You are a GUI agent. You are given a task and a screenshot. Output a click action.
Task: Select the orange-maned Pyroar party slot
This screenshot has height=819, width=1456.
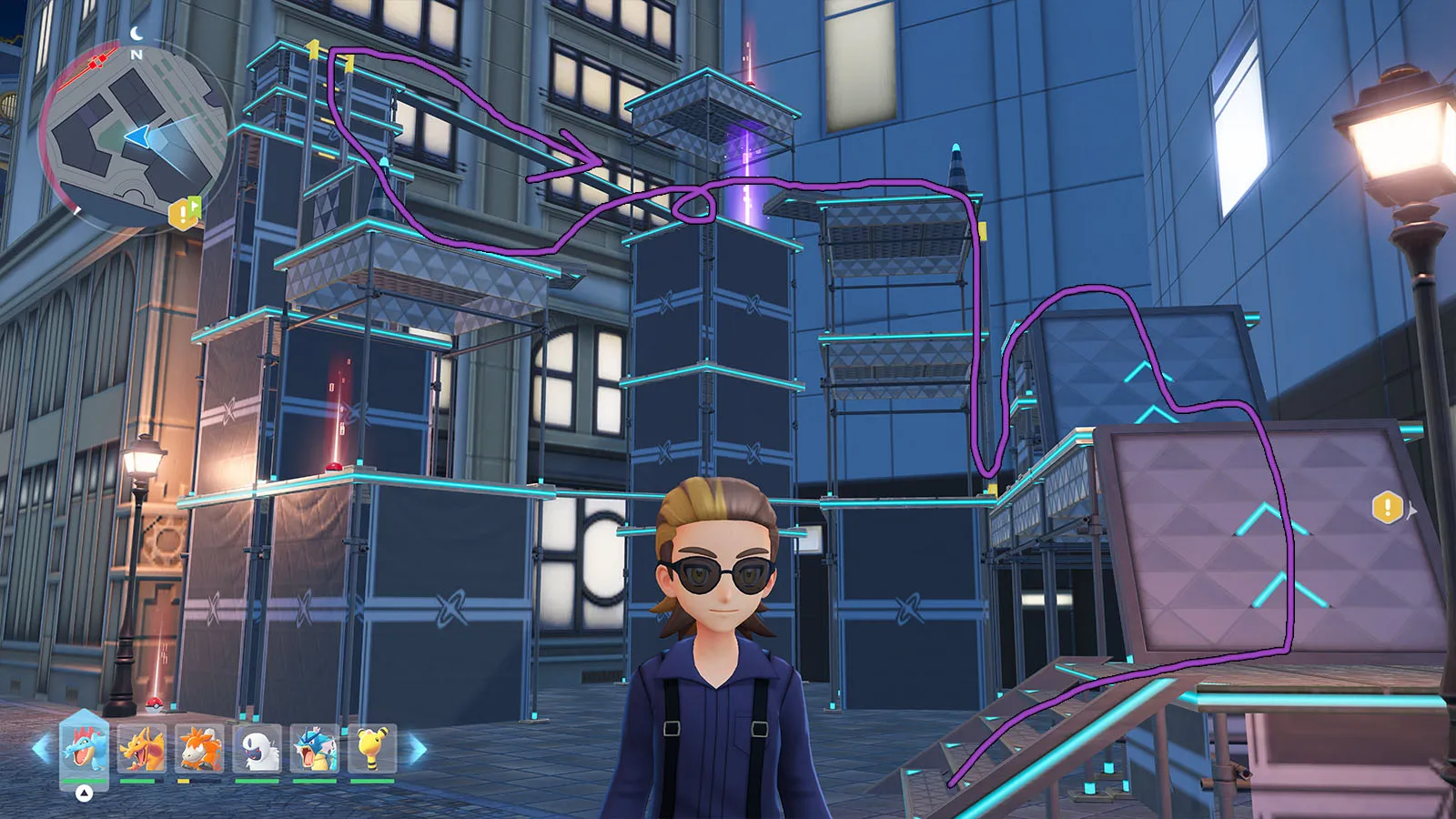point(198,748)
